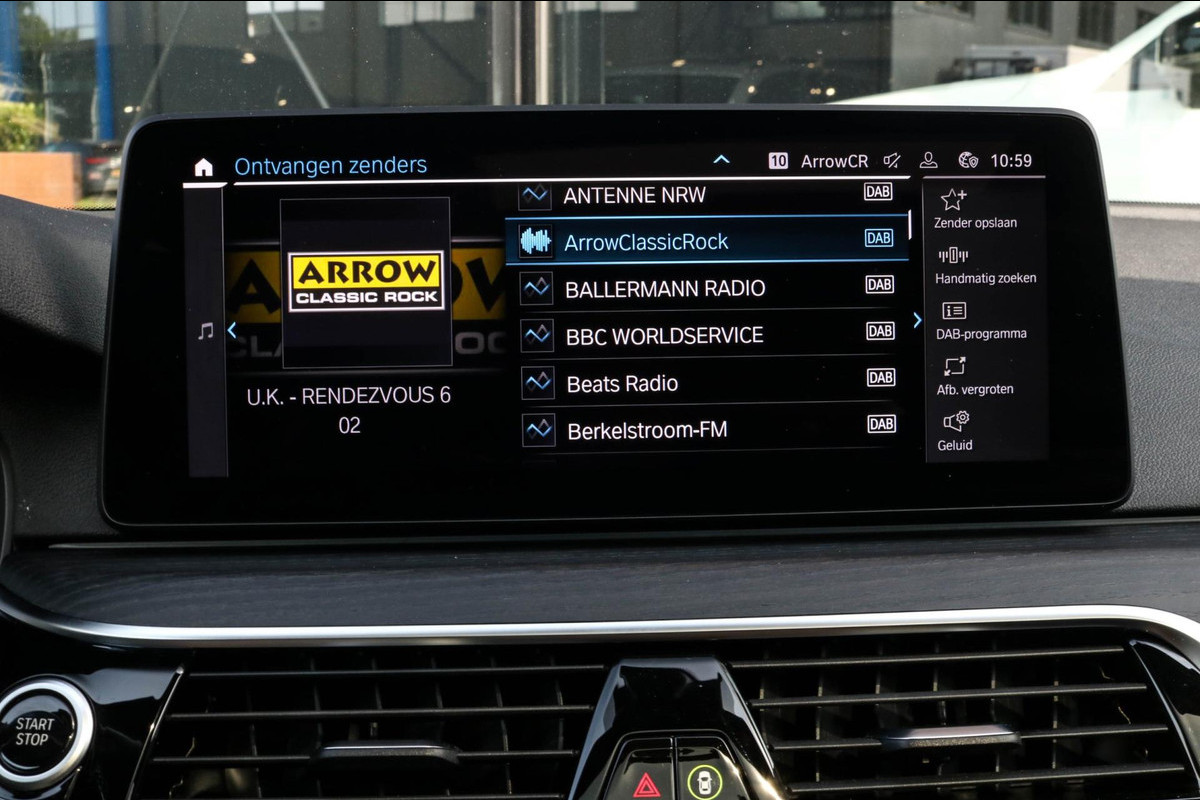Image resolution: width=1200 pixels, height=800 pixels.
Task: Expand the upward chevron in status bar
Action: click(x=721, y=160)
